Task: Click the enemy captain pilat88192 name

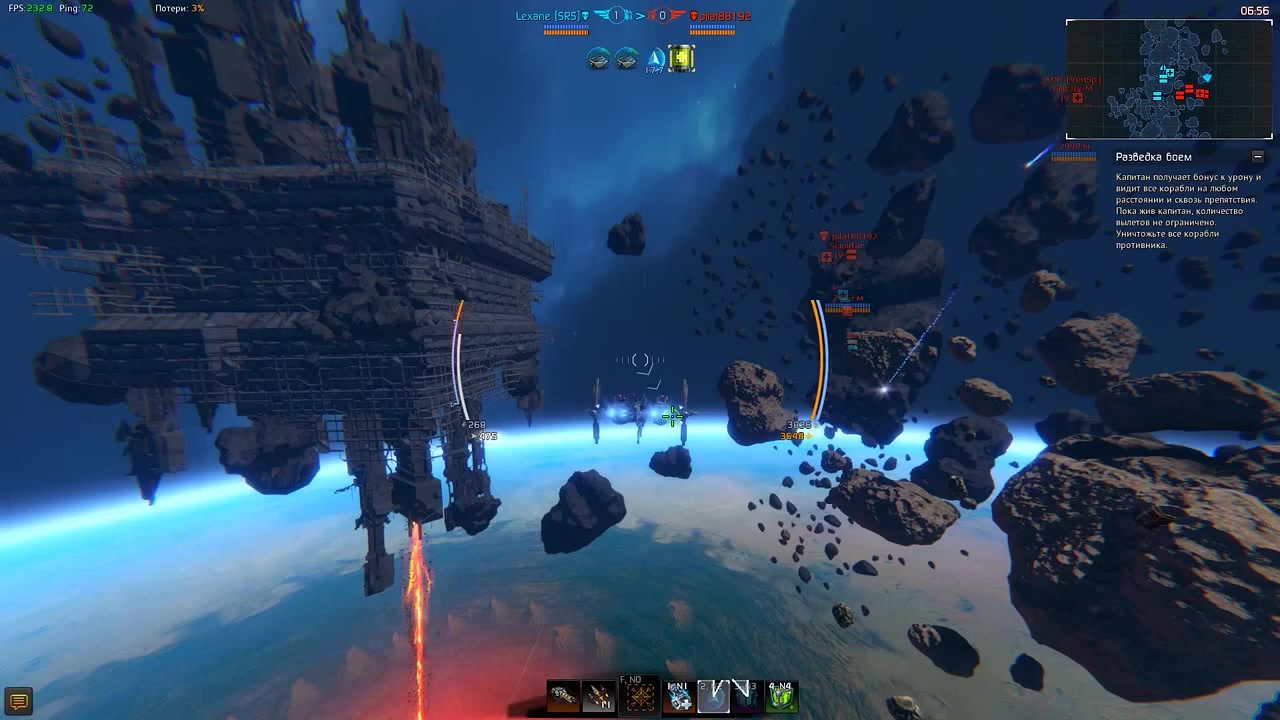Action: pyautogui.click(x=725, y=17)
